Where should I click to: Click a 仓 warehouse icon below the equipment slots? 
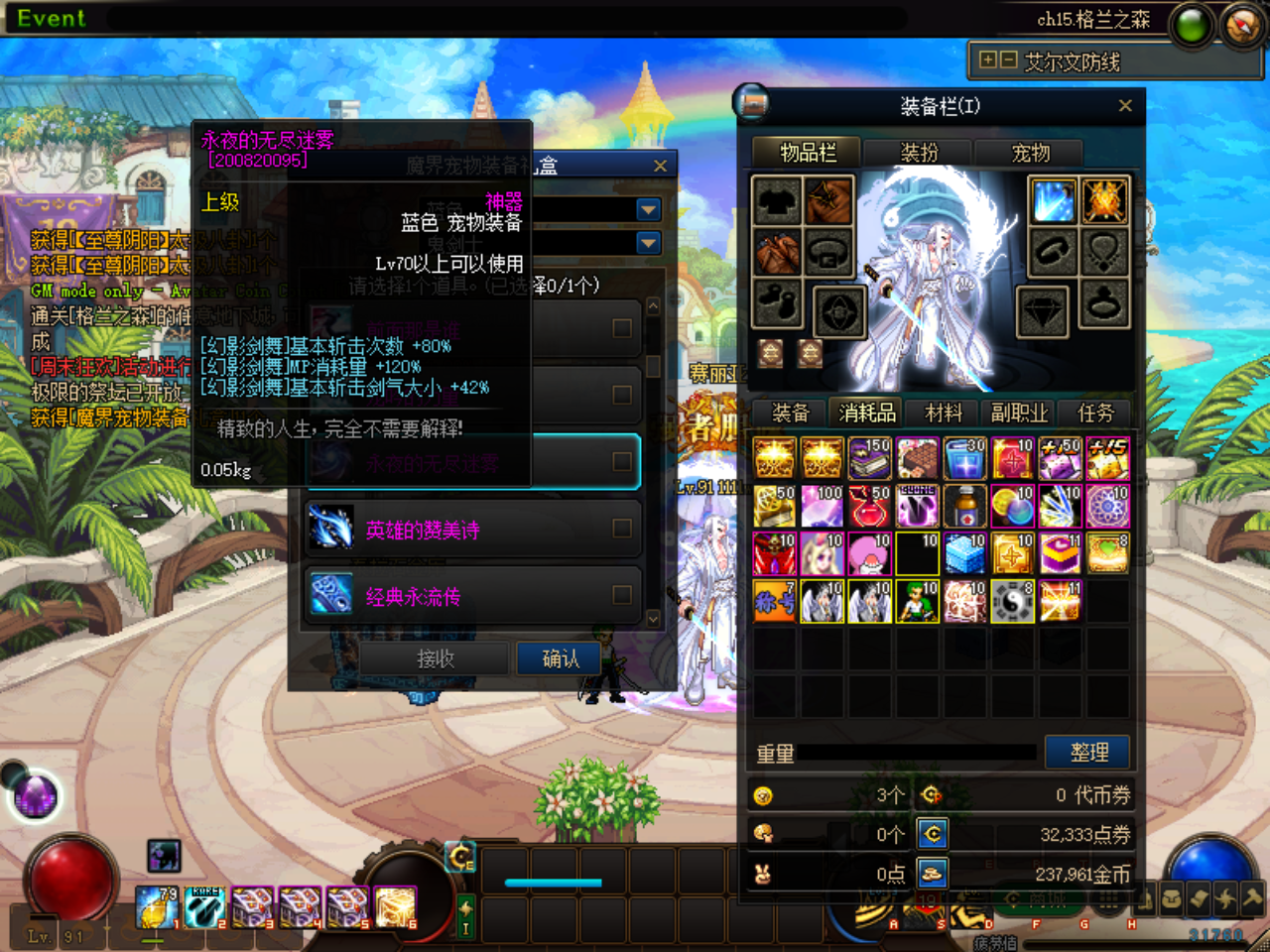click(x=770, y=352)
